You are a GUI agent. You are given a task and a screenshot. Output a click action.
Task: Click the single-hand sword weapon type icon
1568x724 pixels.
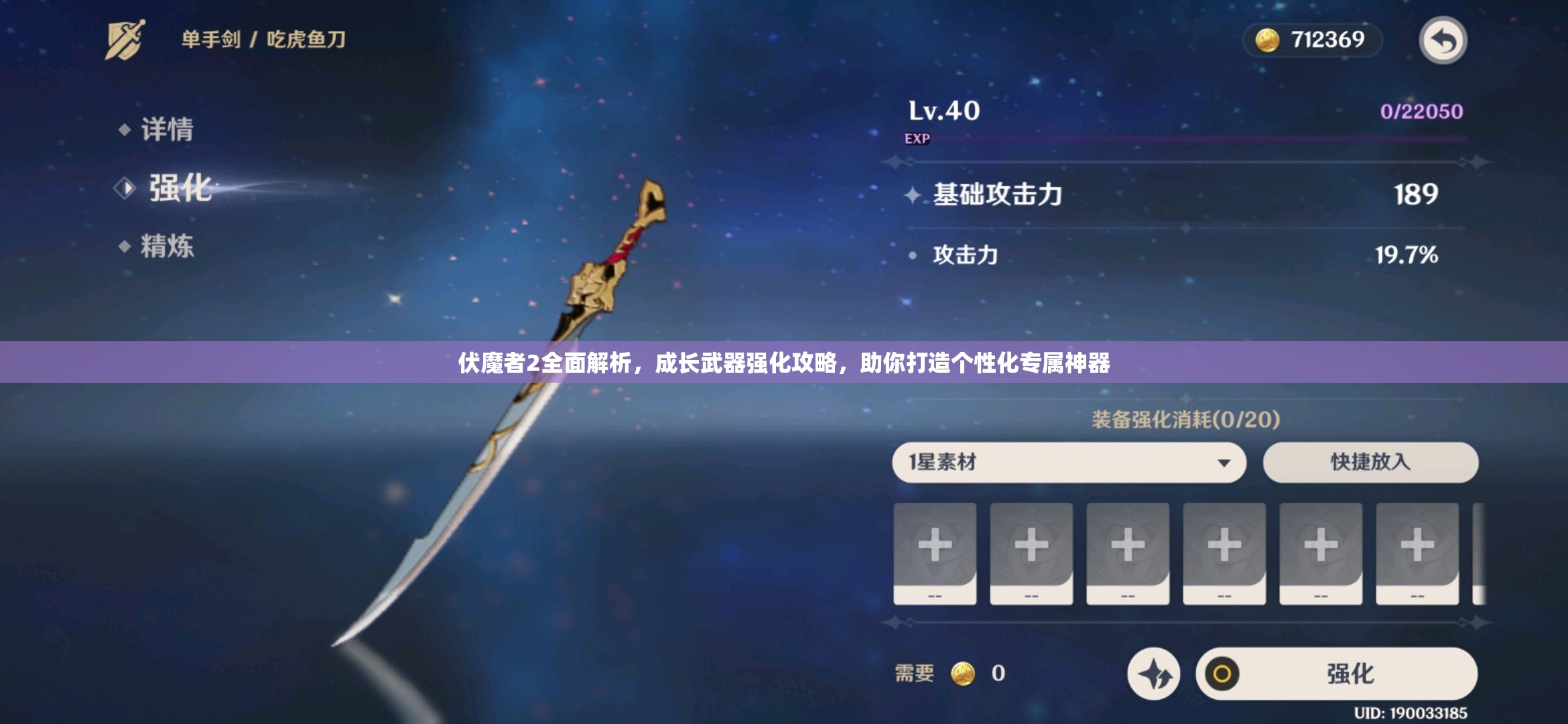(x=125, y=38)
